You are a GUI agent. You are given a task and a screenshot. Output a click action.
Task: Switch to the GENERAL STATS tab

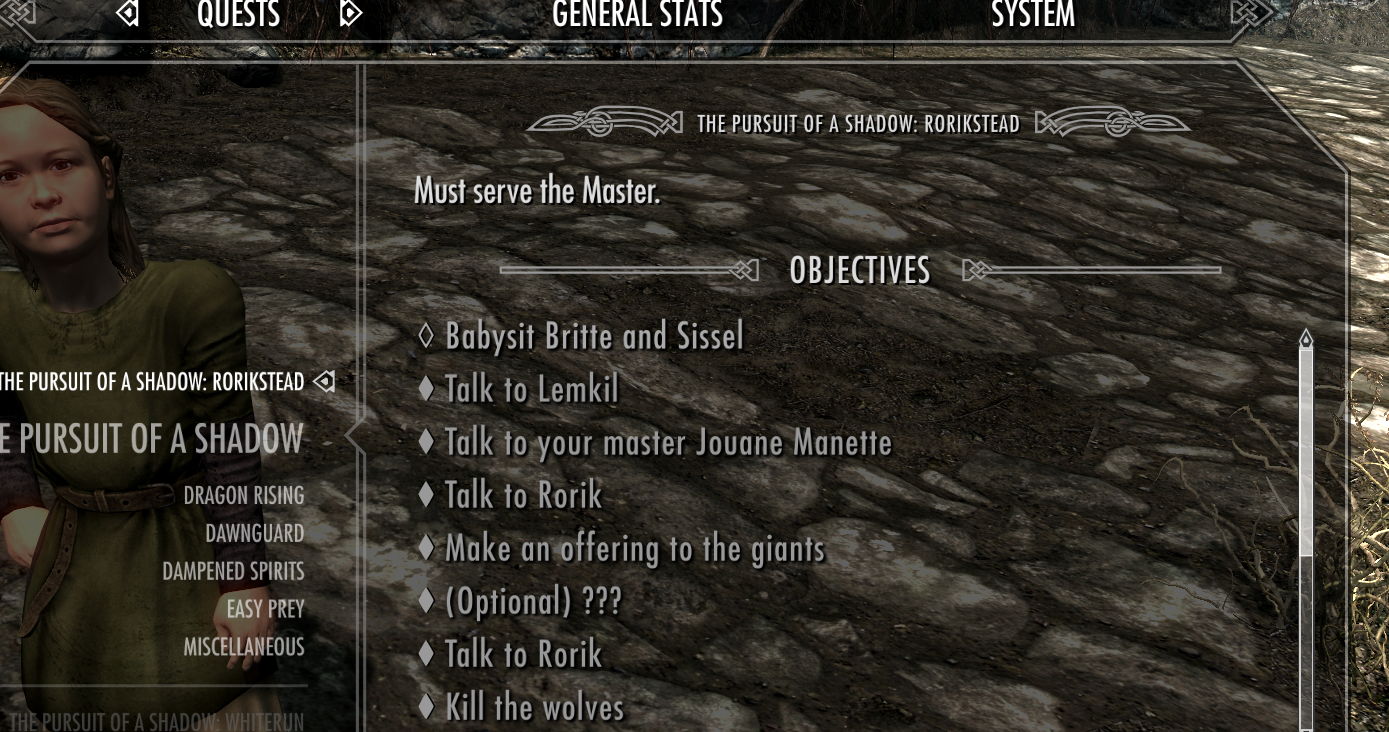pos(637,14)
